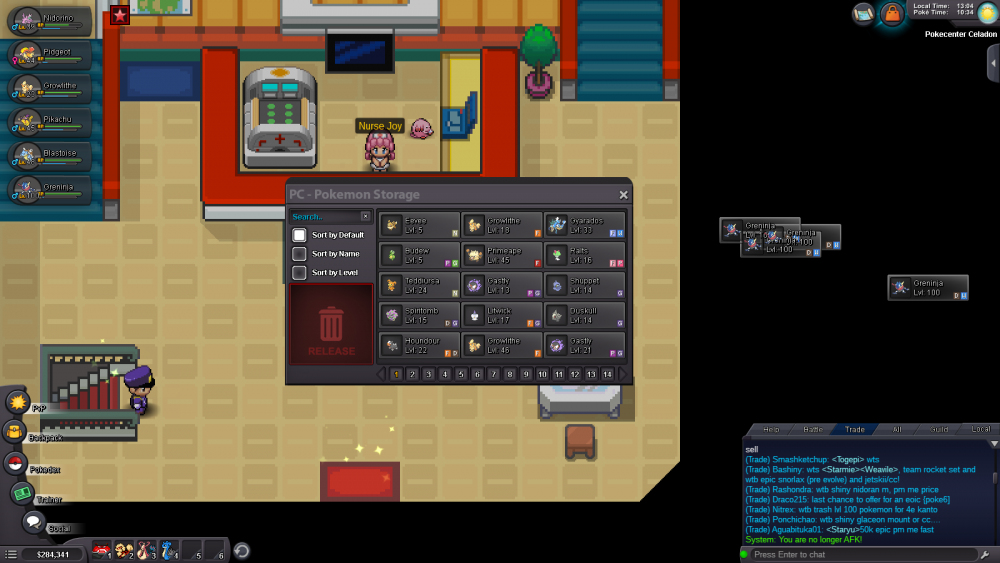Enable Sort by Level option
This screenshot has width=1000, height=563.
click(299, 273)
